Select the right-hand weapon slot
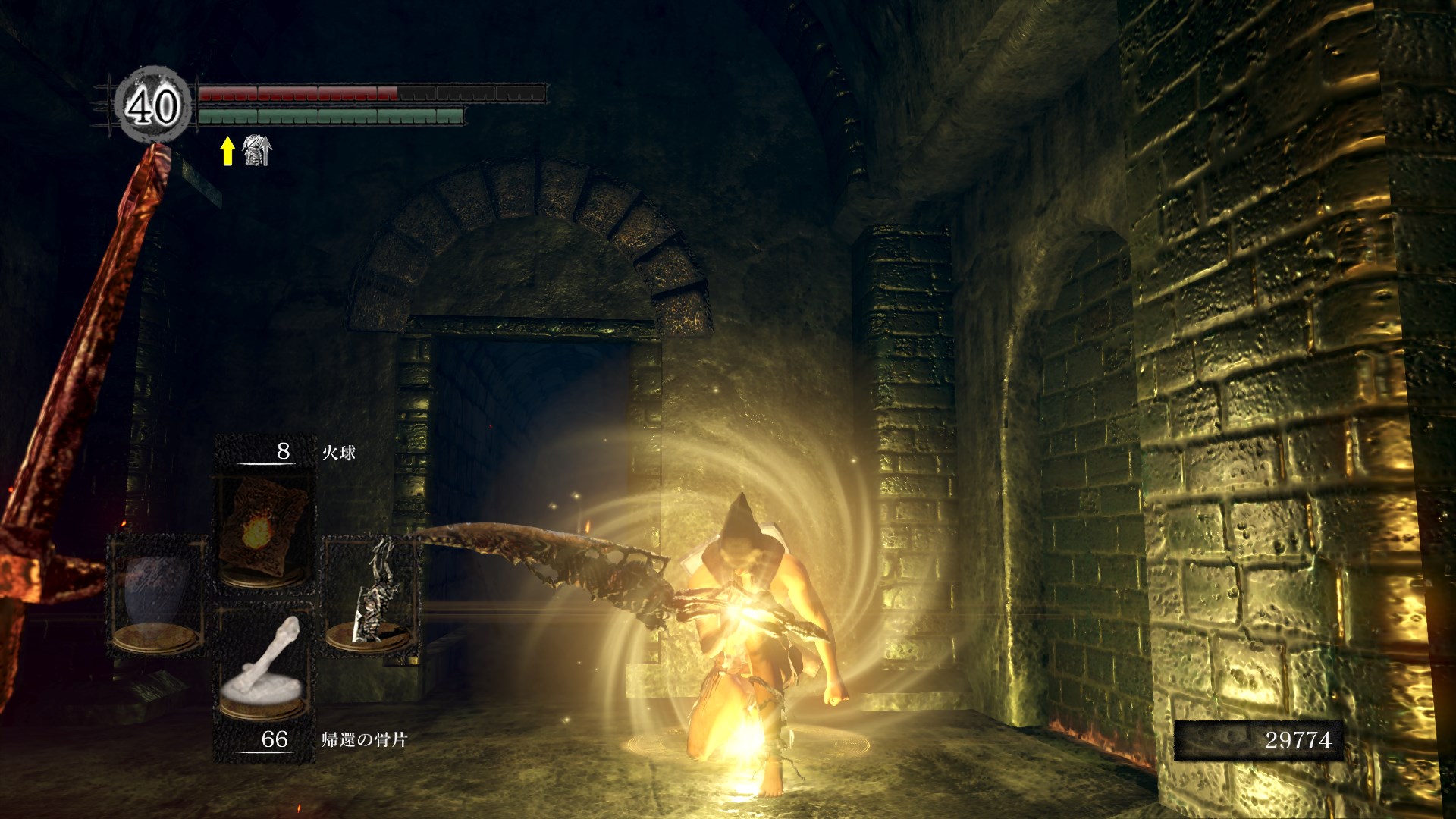This screenshot has height=819, width=1456. (x=371, y=593)
